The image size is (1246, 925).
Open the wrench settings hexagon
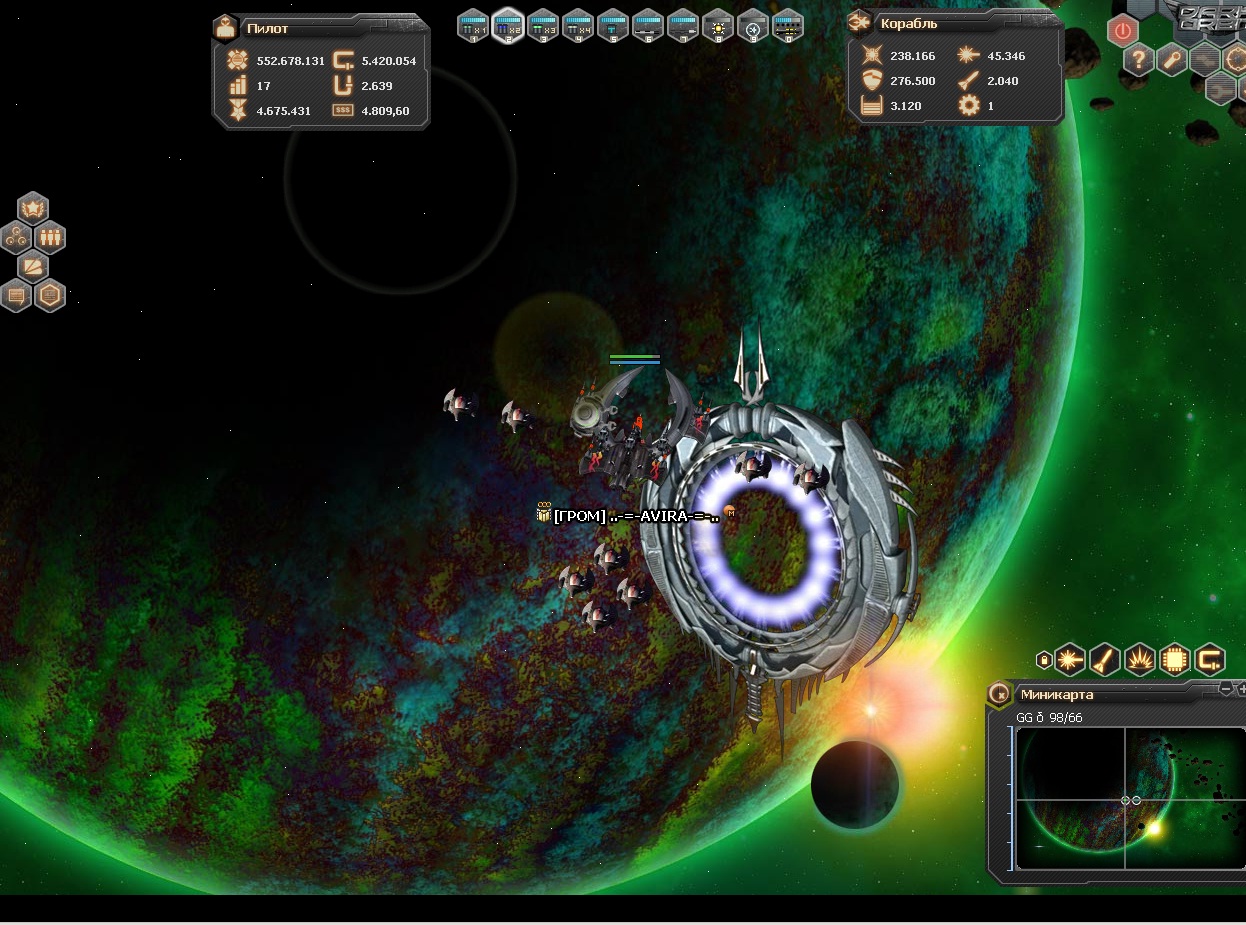[x=1172, y=60]
